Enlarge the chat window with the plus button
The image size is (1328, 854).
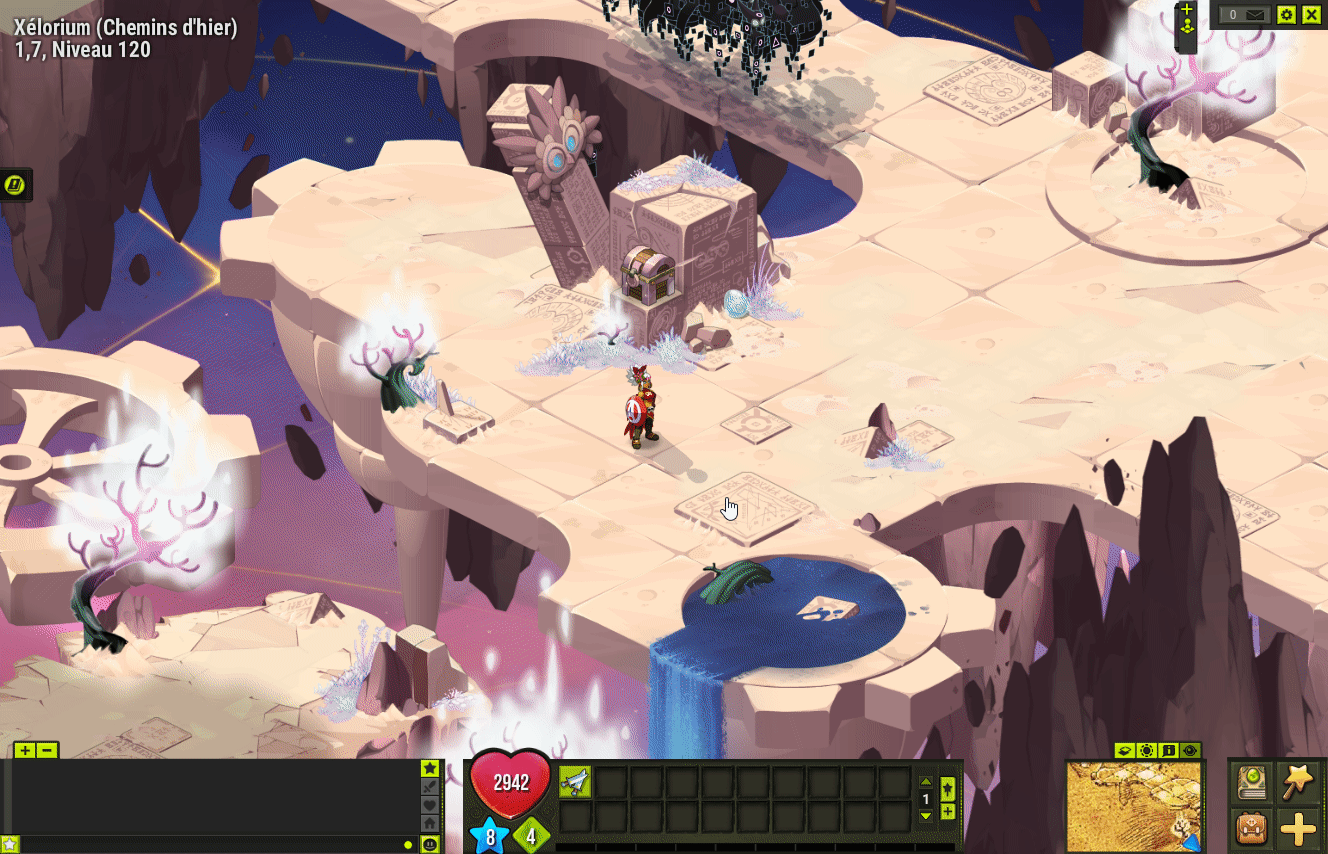(x=25, y=750)
